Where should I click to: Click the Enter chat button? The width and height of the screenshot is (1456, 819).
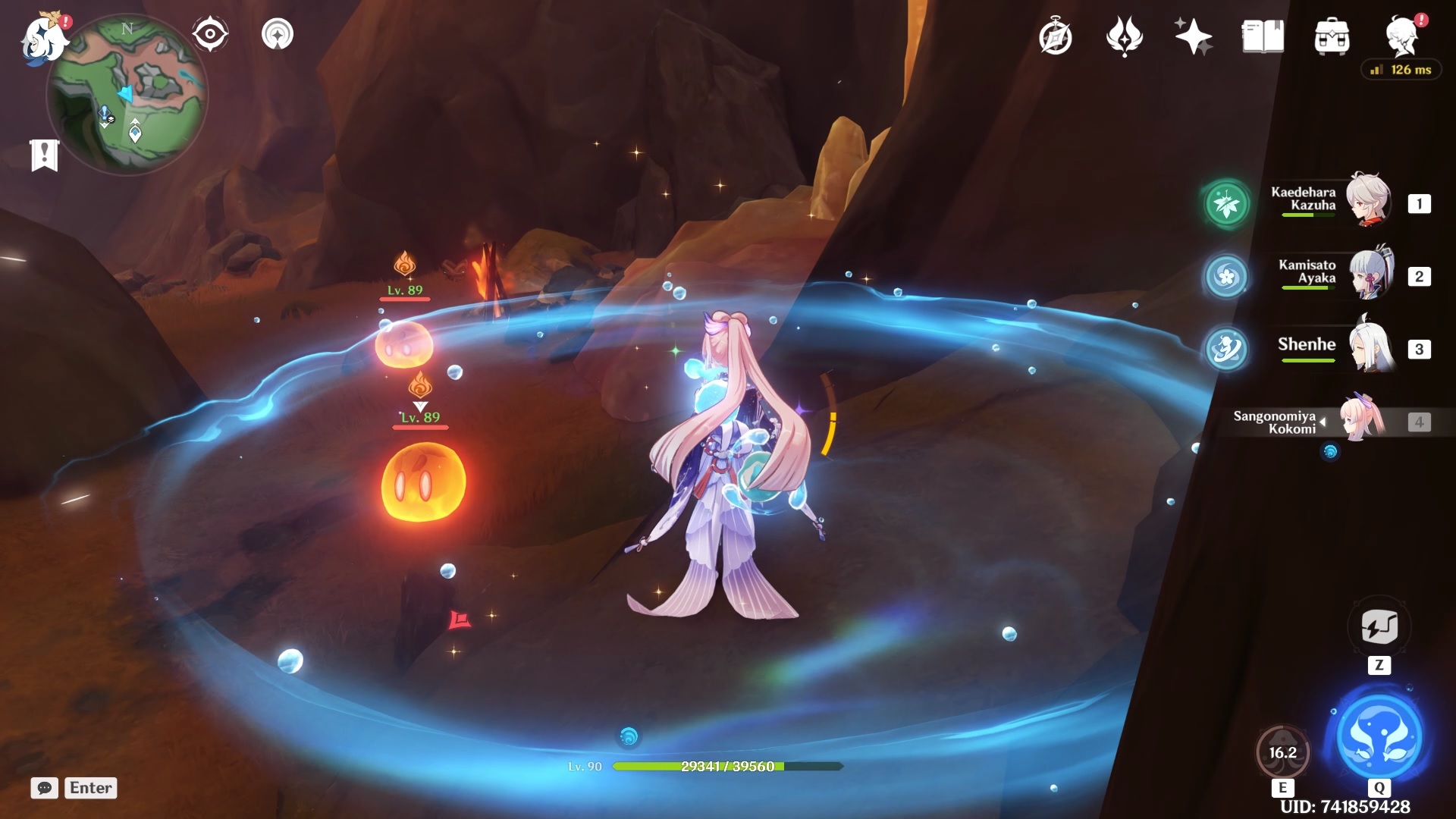pos(90,788)
